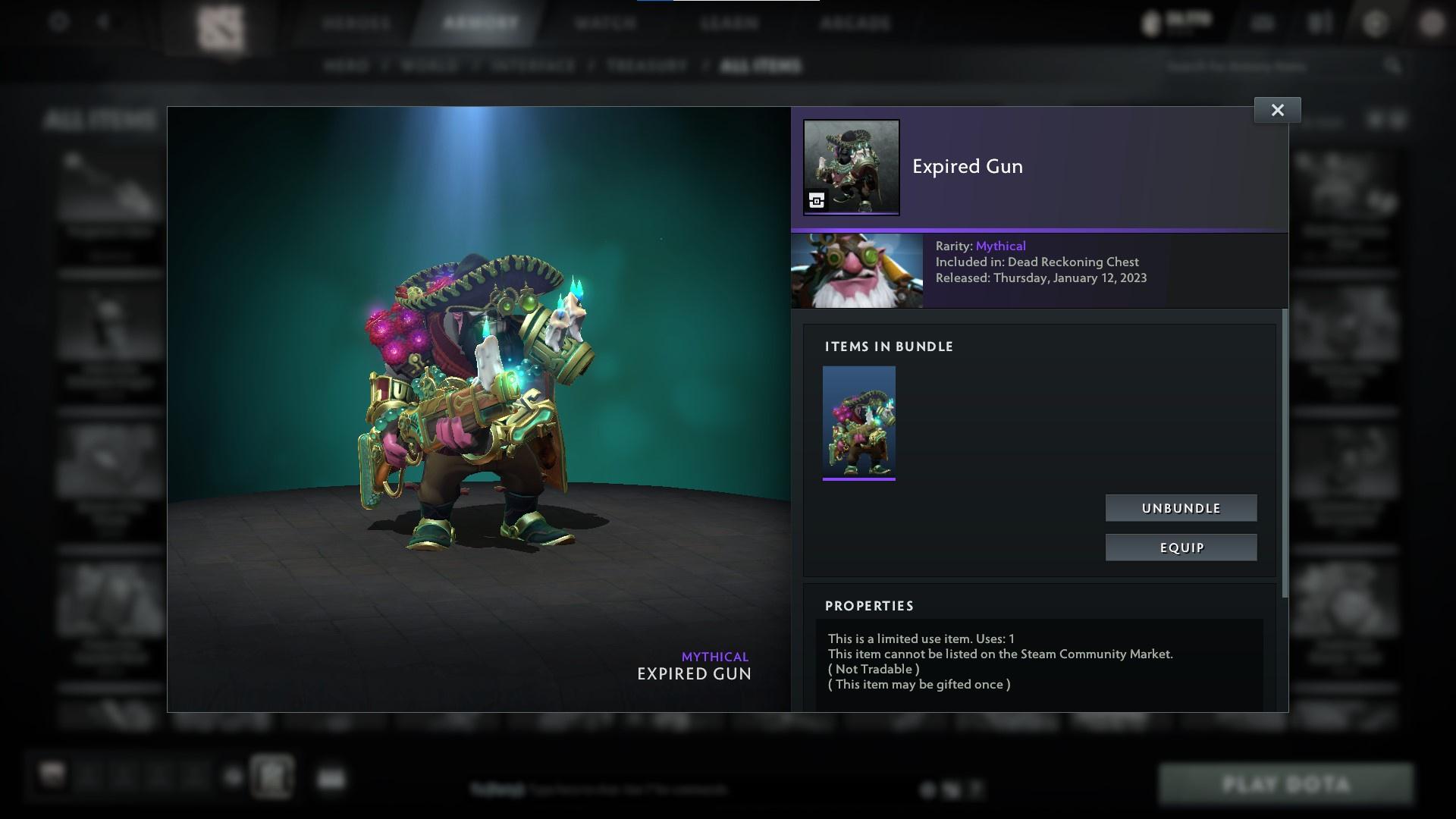Click the camera icon on the Expired Gun image
Screen dimensions: 1456x819
(817, 201)
